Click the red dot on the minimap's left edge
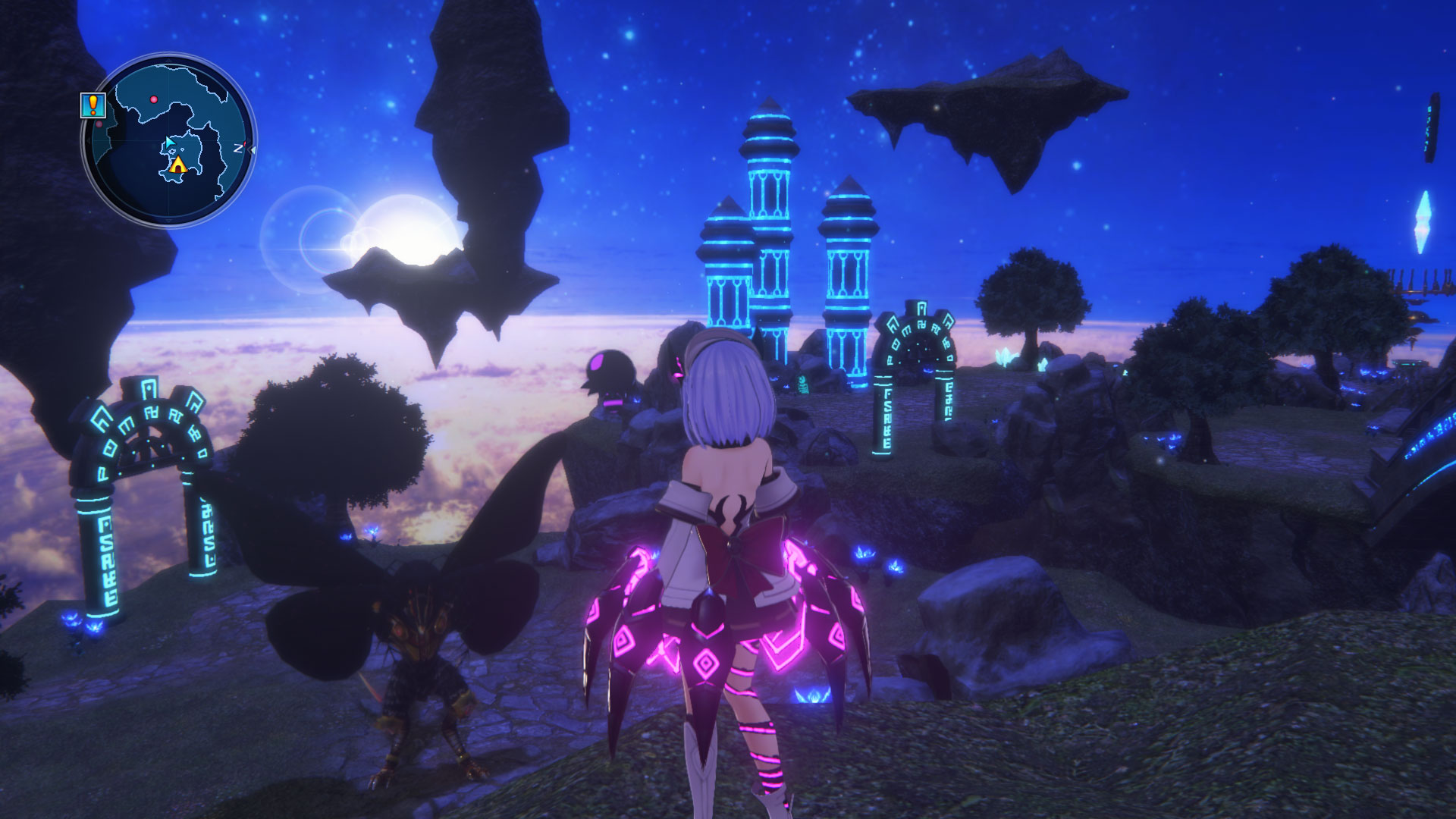1456x819 pixels. click(x=99, y=124)
